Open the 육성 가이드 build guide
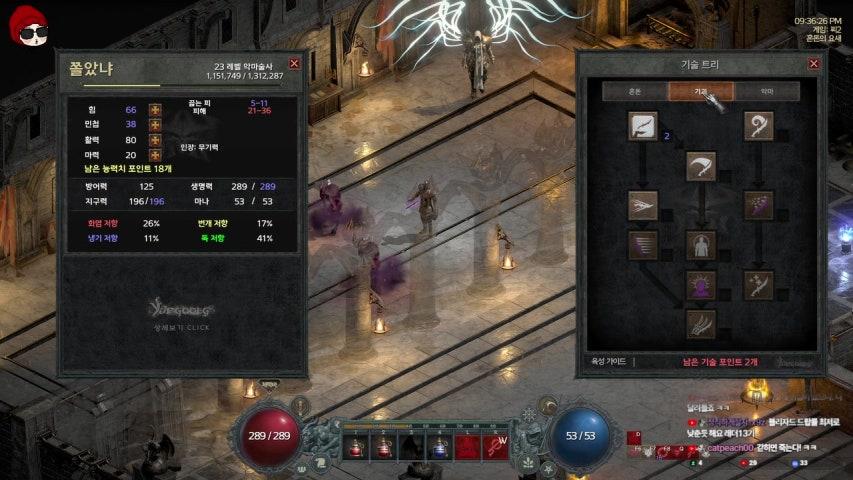 tap(609, 361)
